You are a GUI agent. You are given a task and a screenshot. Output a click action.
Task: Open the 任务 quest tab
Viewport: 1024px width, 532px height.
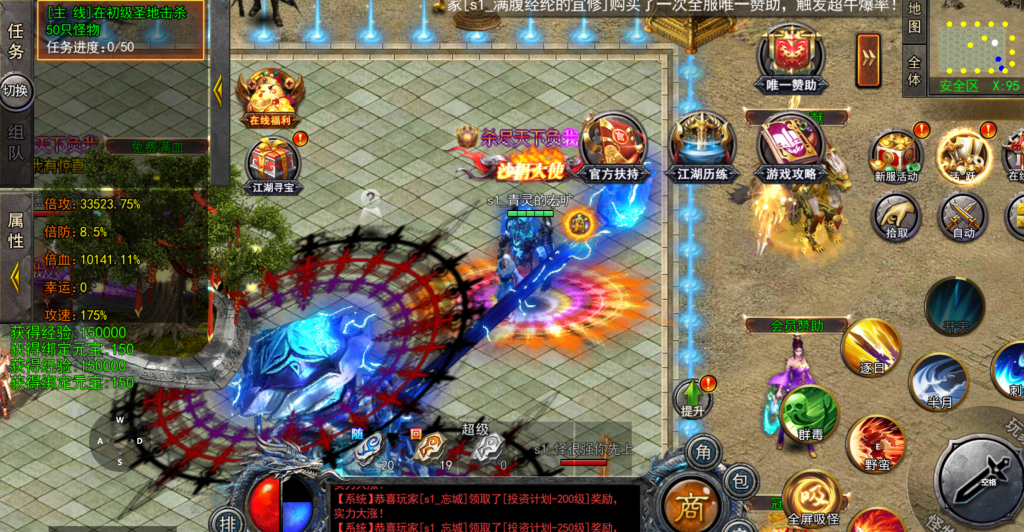click(x=16, y=40)
